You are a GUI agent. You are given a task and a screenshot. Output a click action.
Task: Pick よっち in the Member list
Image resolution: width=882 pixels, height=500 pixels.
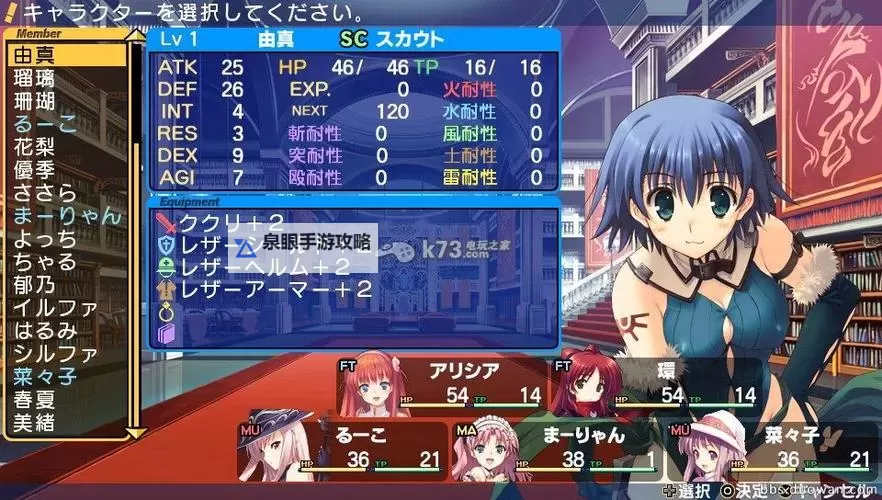click(x=47, y=238)
